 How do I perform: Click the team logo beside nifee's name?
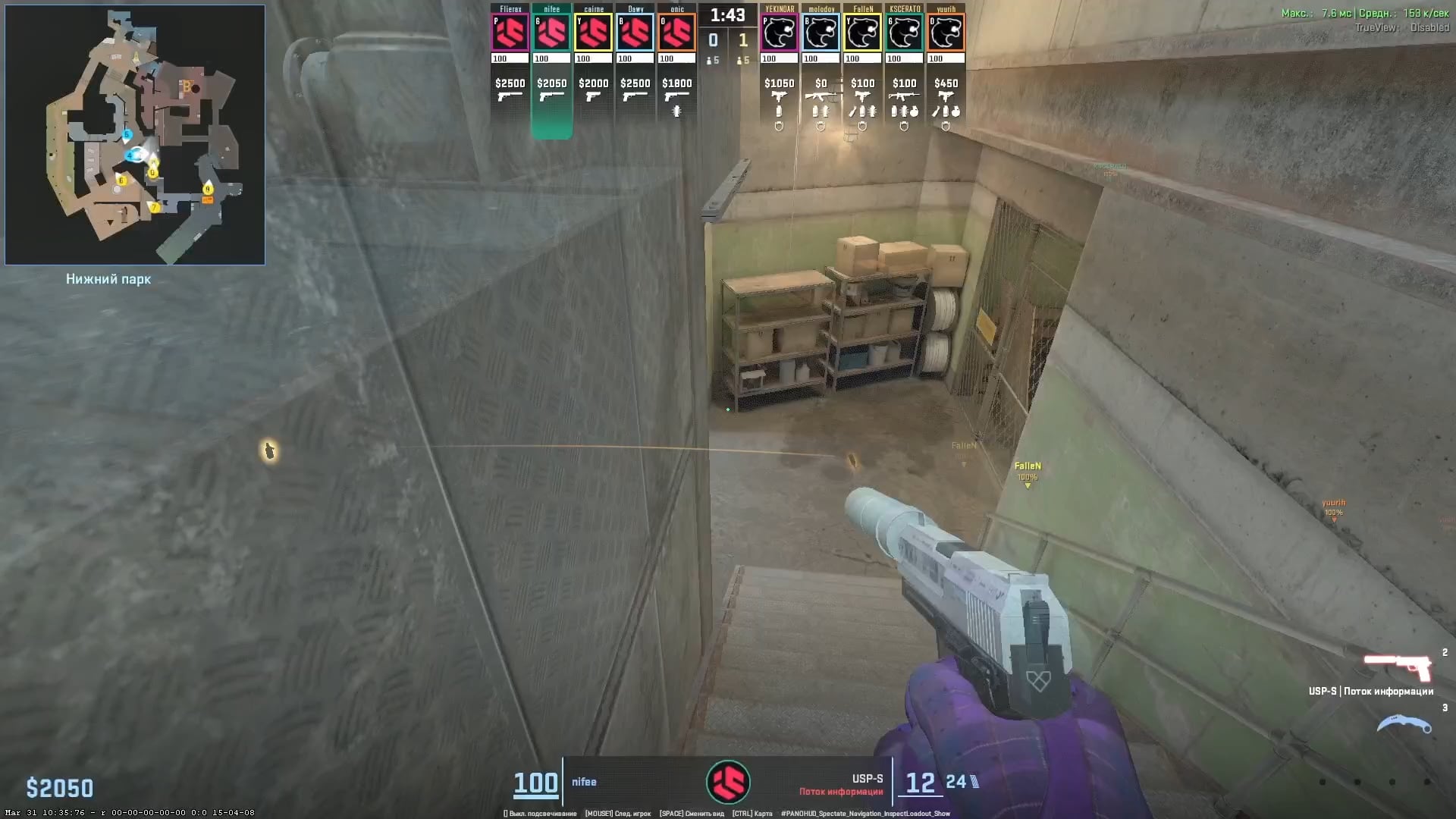click(728, 782)
